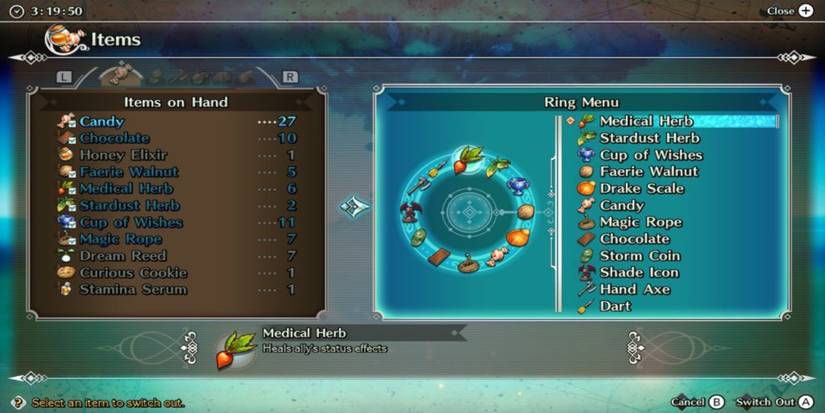The image size is (825, 413).
Task: Choose Chocolate in the Ring Menu list
Action: 634,239
